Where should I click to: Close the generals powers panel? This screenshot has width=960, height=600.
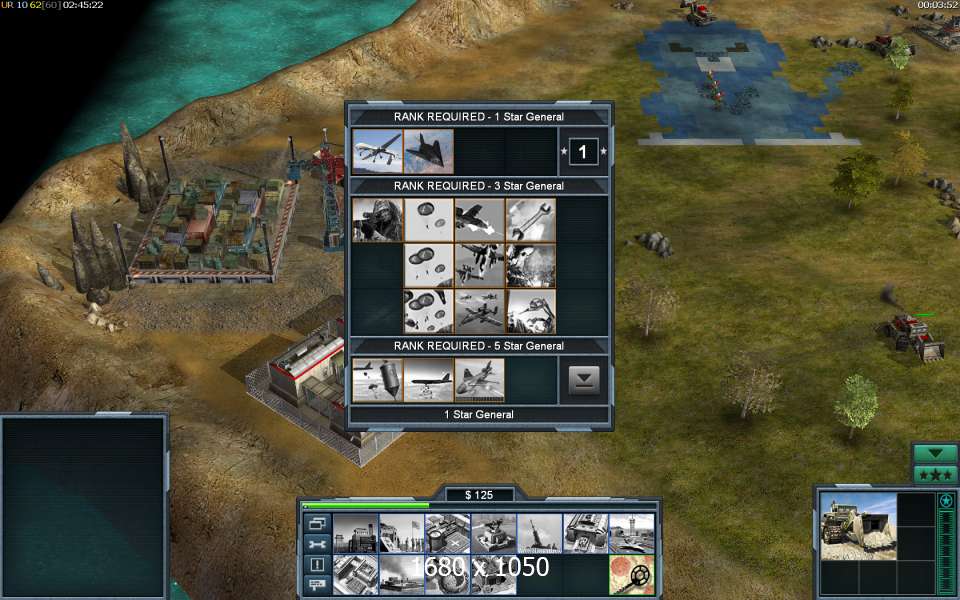584,380
